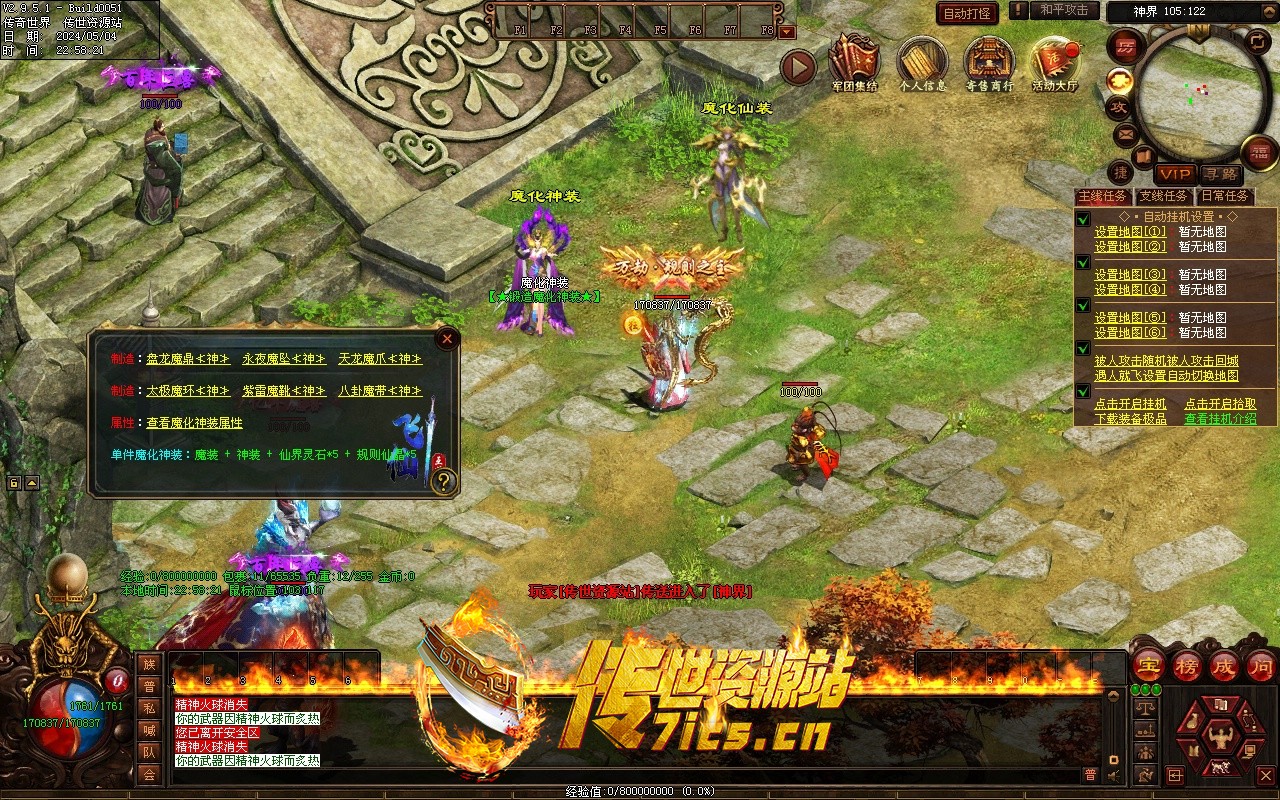
Task: Open the dialog's question mark help
Action: pyautogui.click(x=444, y=482)
